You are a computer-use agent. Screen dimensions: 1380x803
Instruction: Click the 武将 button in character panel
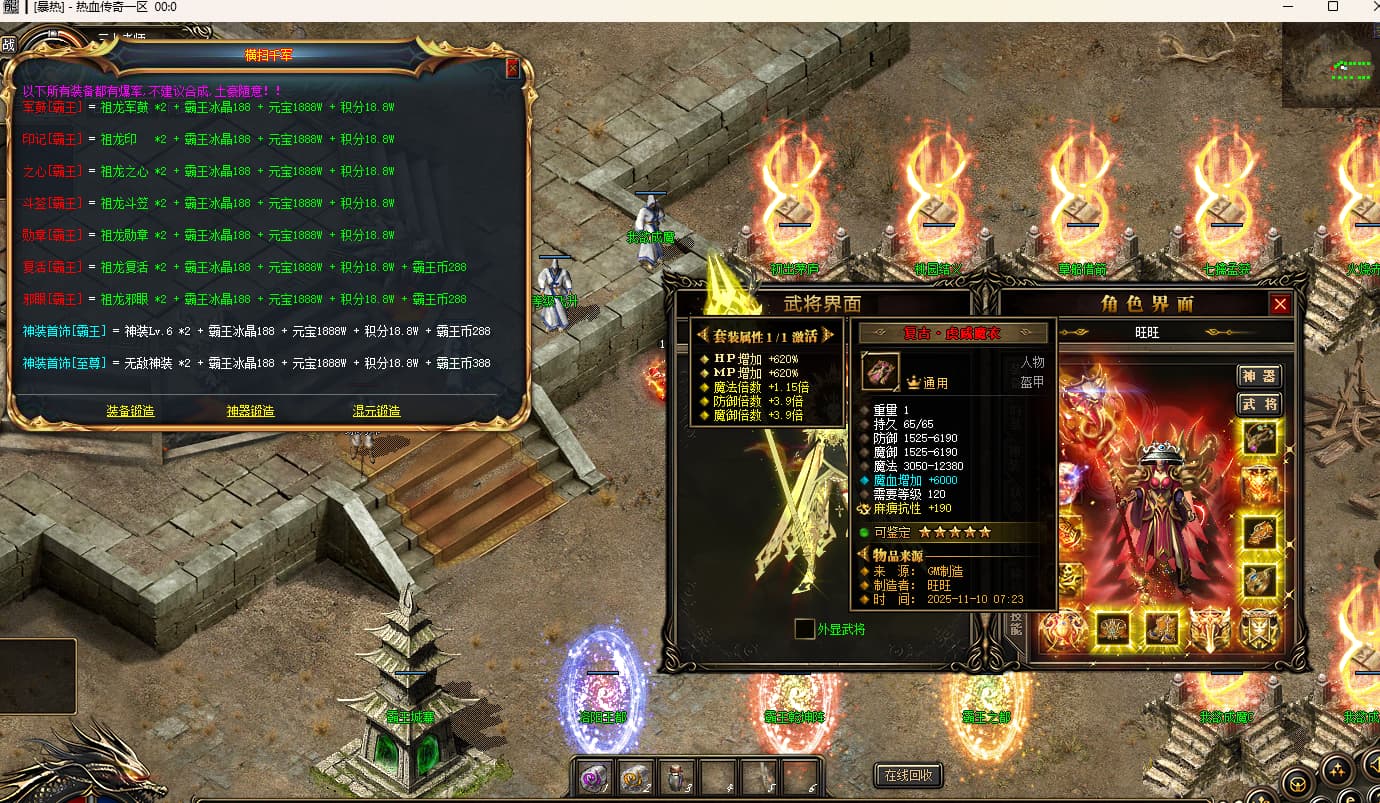click(x=1259, y=404)
